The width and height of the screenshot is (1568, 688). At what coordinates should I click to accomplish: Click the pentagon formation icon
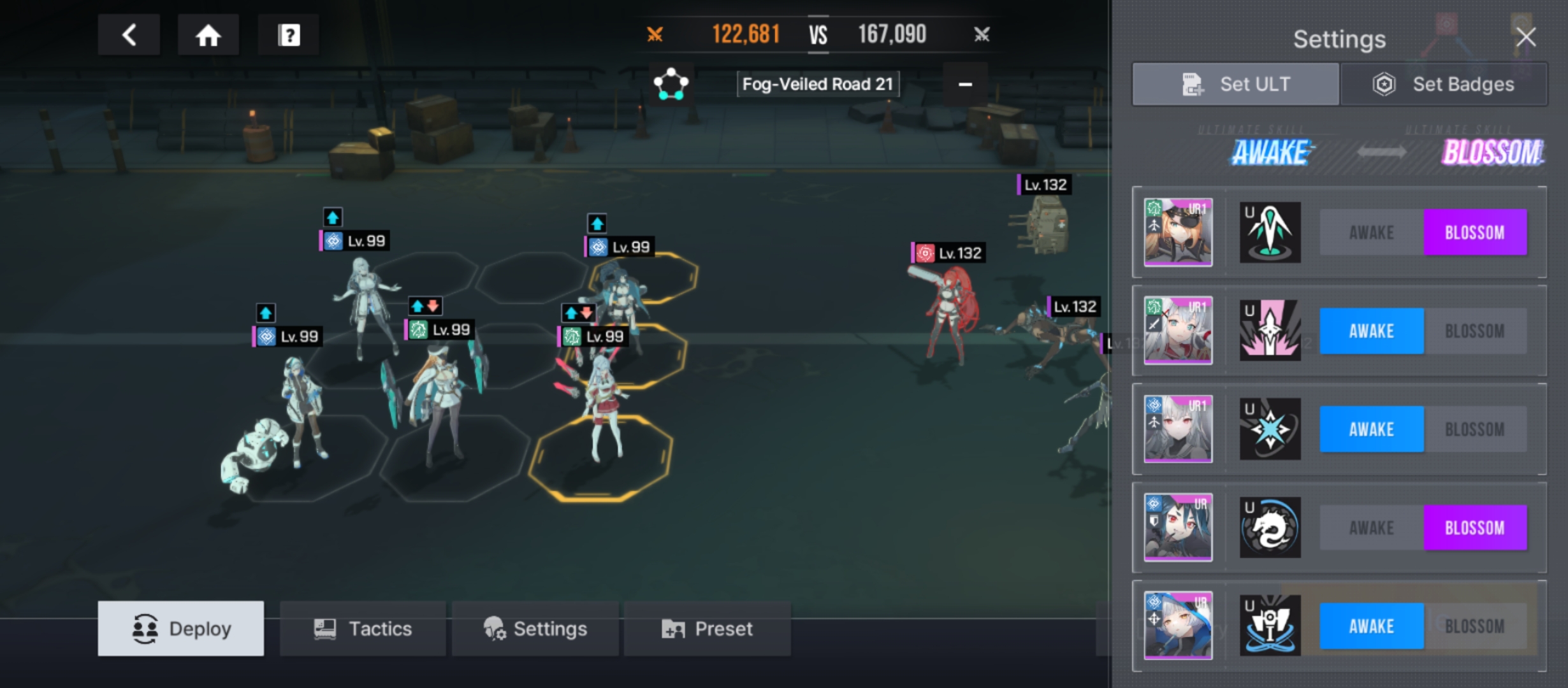coord(671,83)
